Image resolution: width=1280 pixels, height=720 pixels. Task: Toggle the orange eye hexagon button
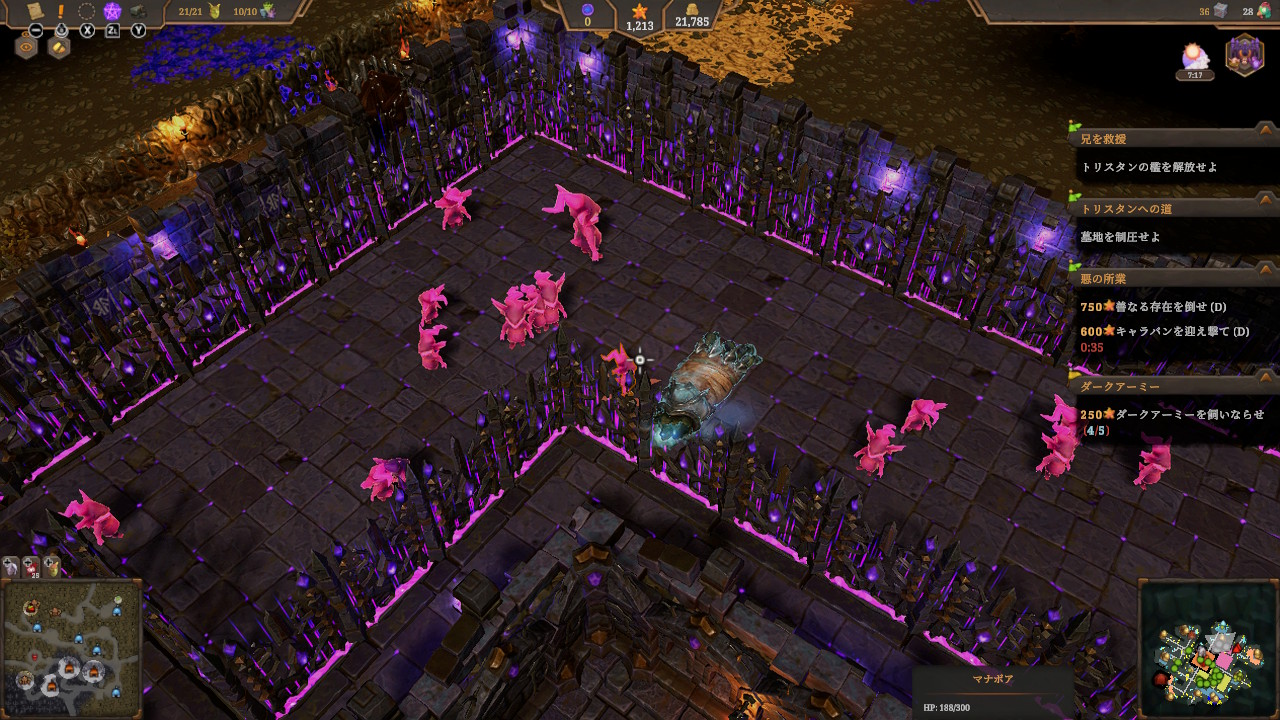coord(26,46)
